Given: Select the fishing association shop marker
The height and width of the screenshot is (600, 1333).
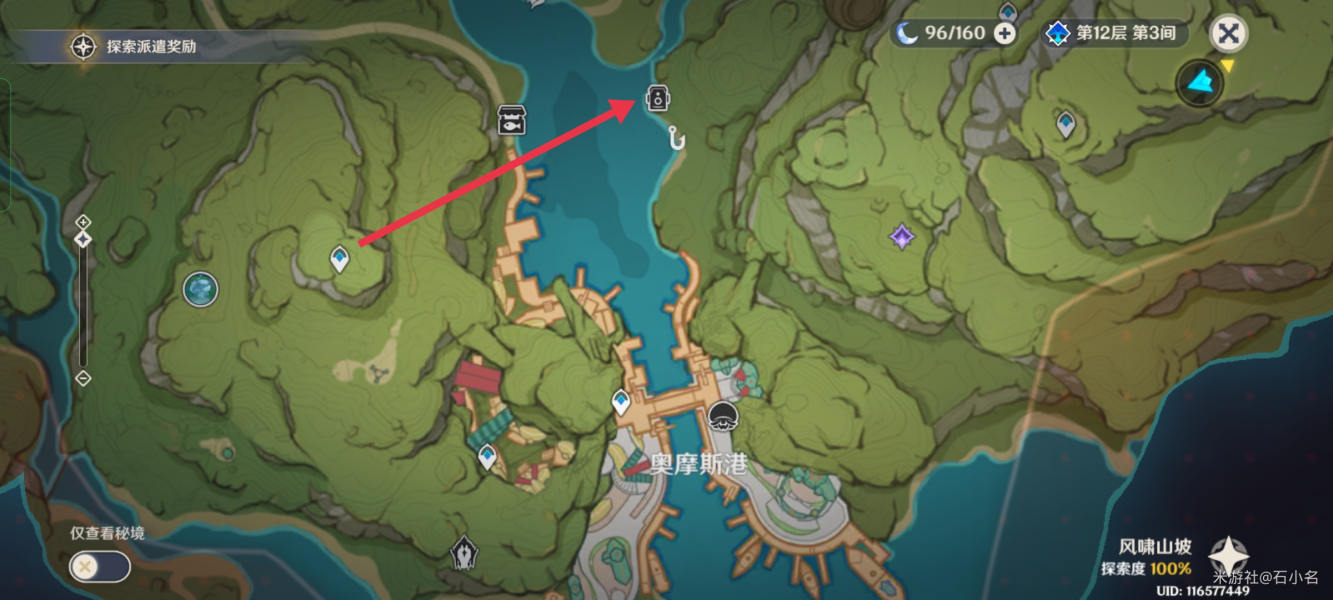Looking at the screenshot, I should tap(511, 119).
